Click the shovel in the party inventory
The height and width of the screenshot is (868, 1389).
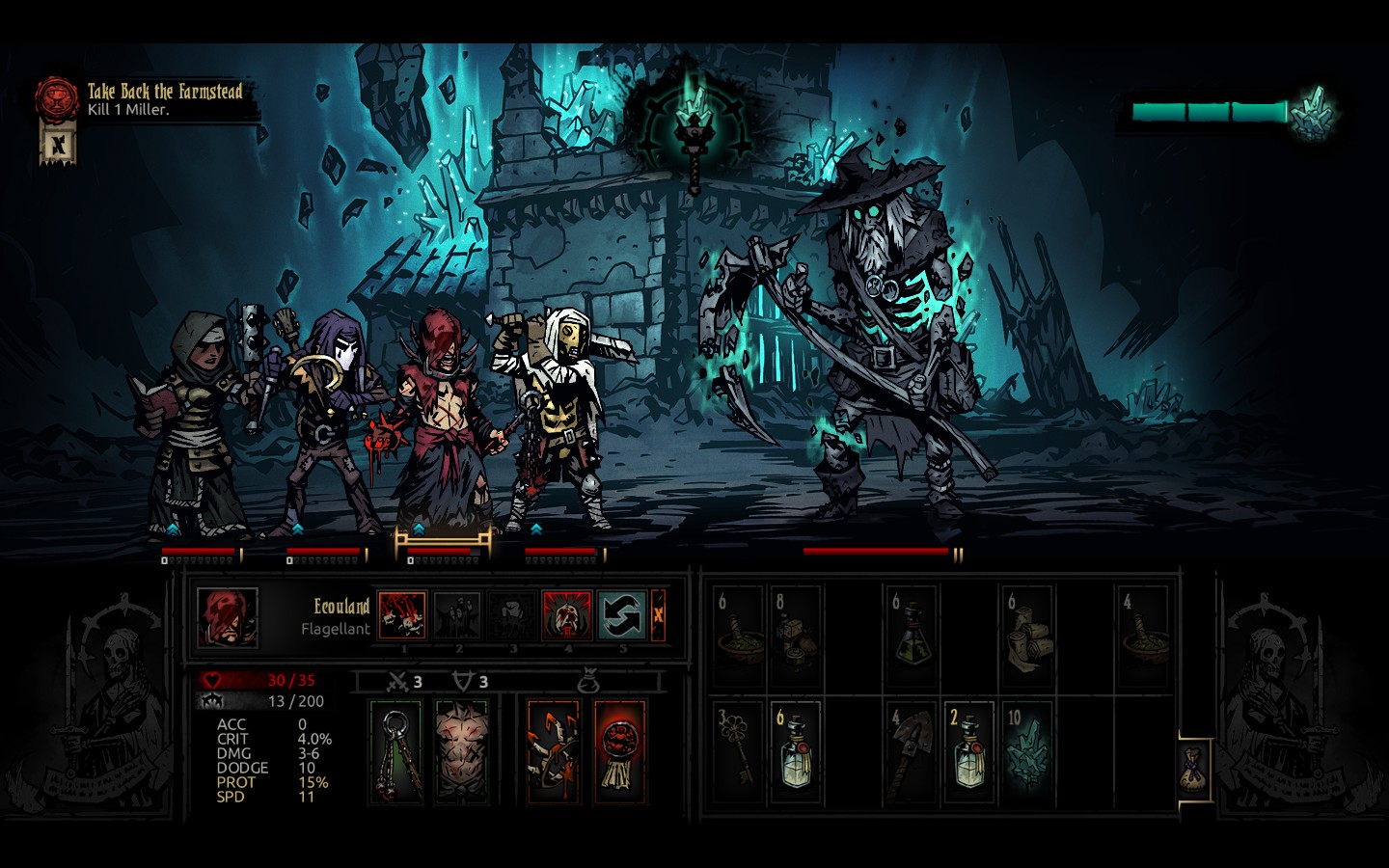click(912, 752)
